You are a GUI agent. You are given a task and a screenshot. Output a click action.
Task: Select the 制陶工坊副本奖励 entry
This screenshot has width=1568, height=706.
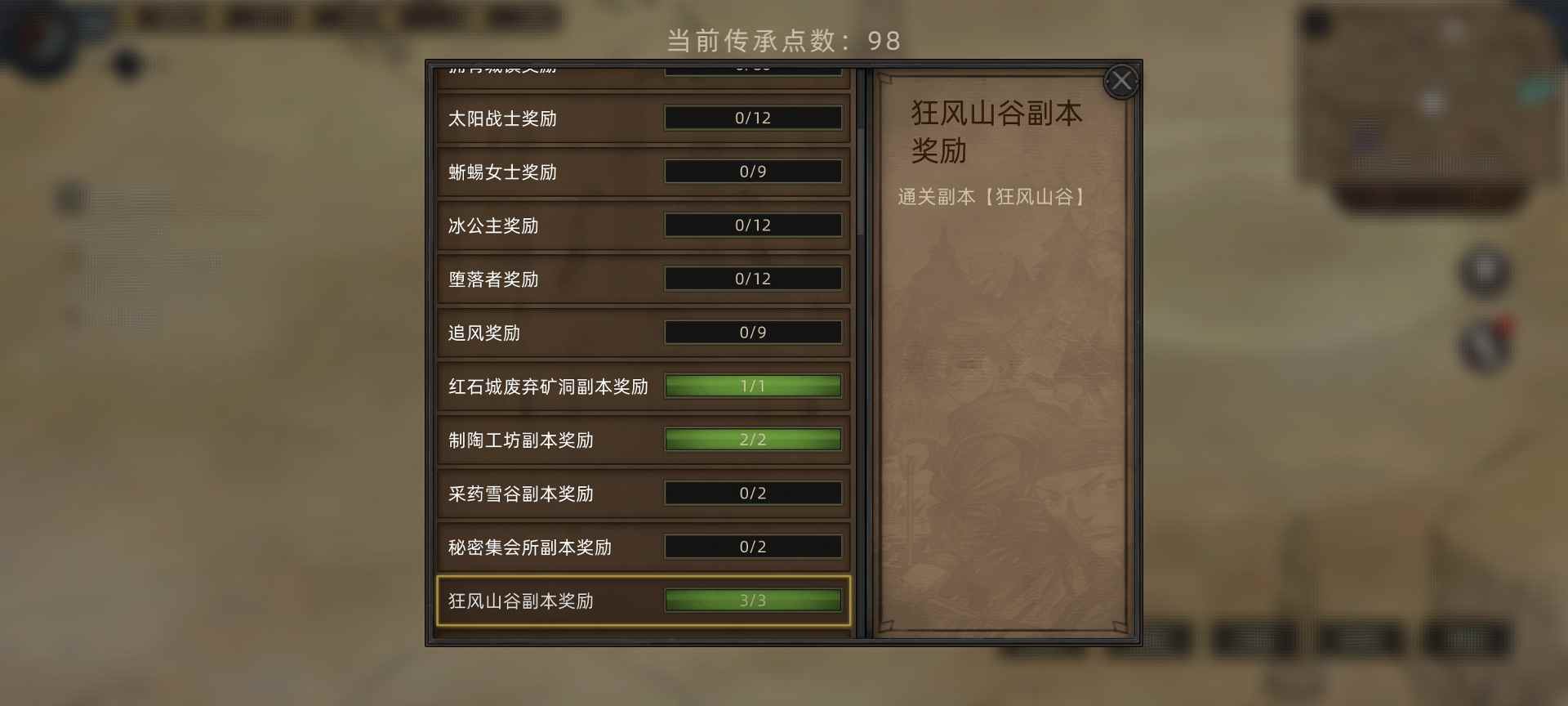[643, 439]
